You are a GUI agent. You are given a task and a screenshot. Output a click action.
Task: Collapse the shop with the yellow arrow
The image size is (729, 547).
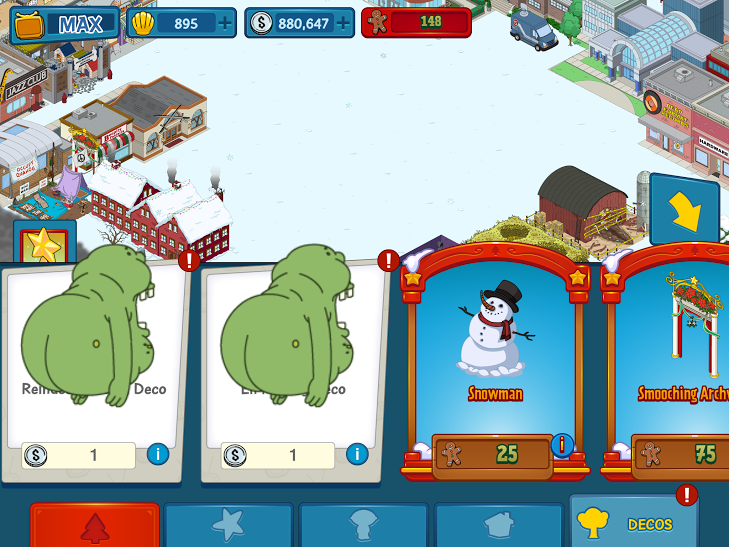coord(685,209)
